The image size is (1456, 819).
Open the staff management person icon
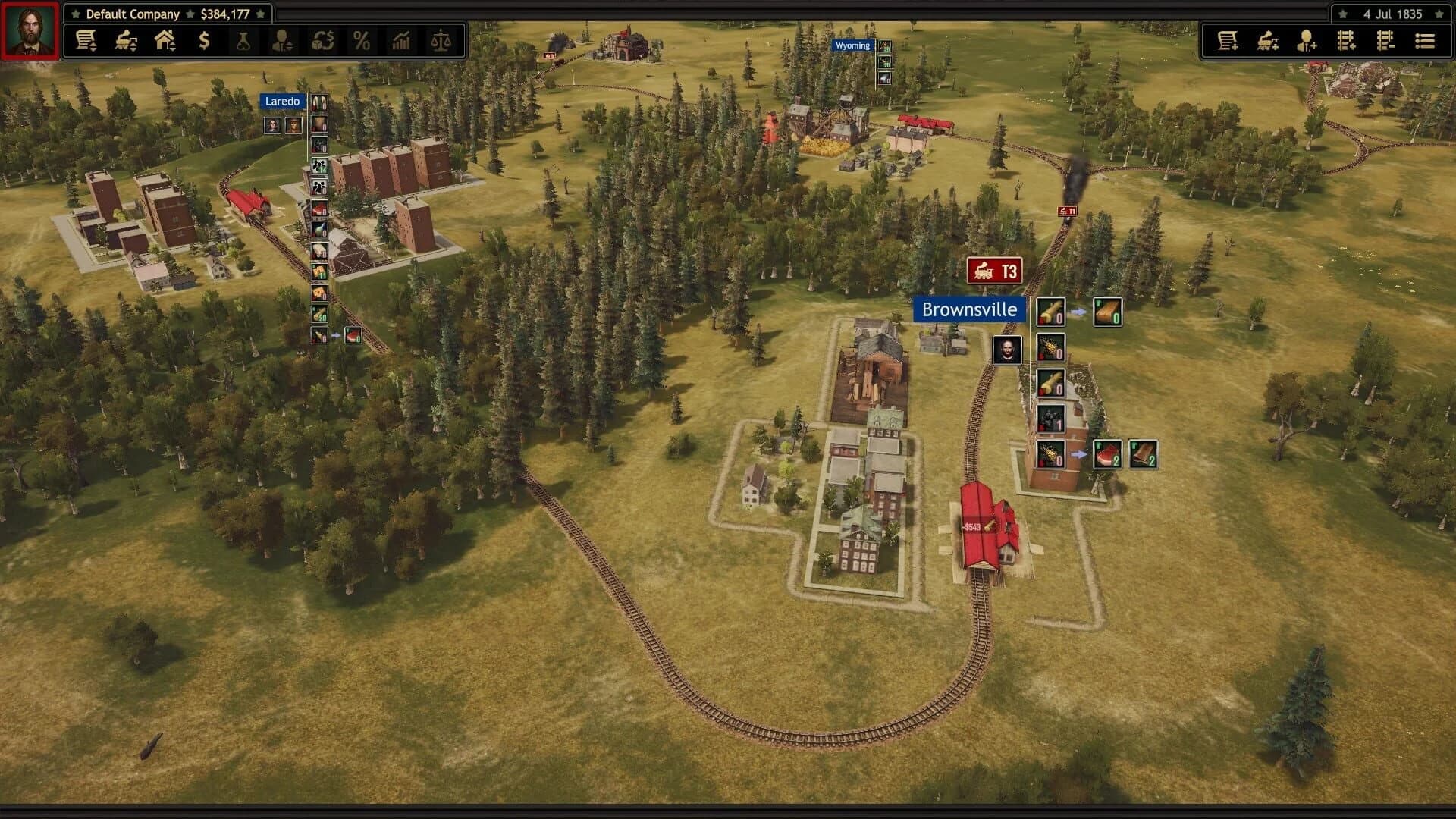click(282, 42)
